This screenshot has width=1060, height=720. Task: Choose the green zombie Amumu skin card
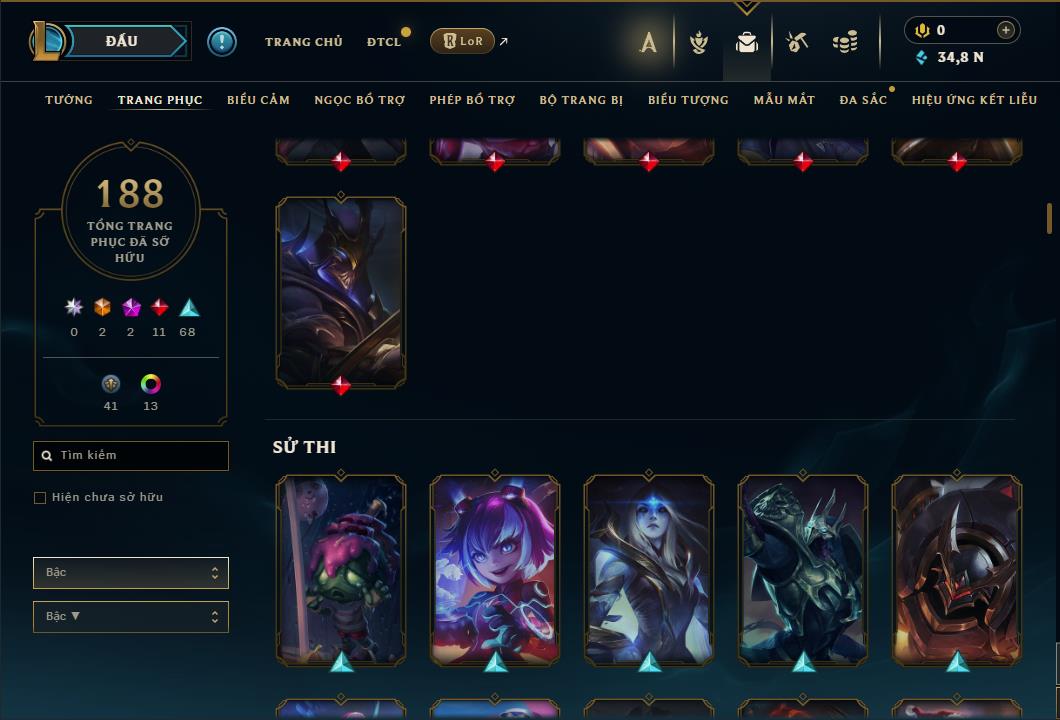pos(341,568)
